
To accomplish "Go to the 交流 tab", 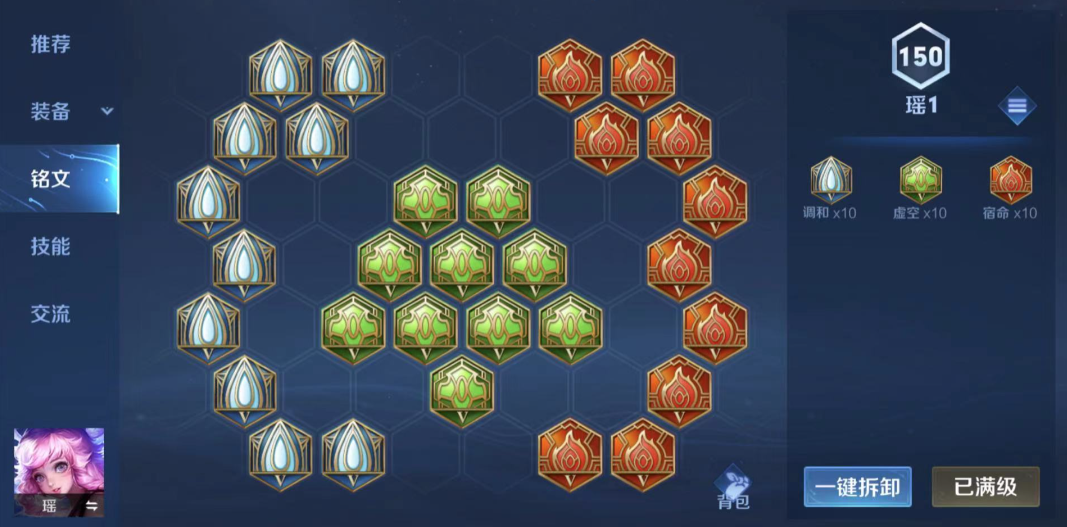I will click(50, 314).
